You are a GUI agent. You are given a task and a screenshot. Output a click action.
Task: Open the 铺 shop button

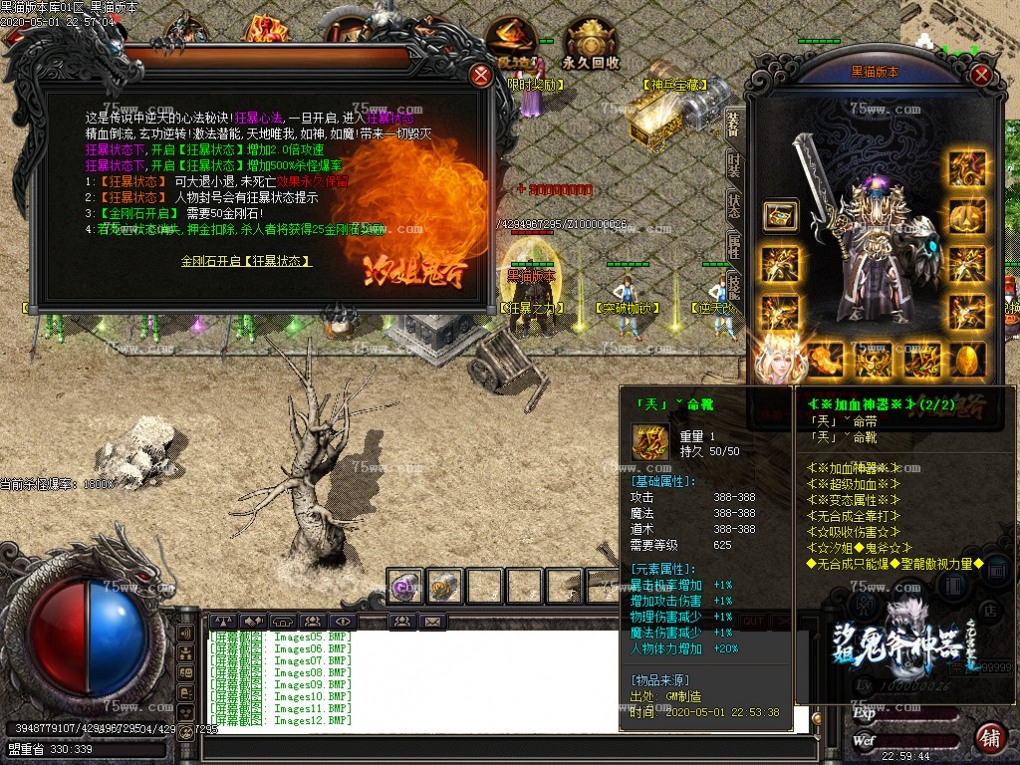click(990, 737)
